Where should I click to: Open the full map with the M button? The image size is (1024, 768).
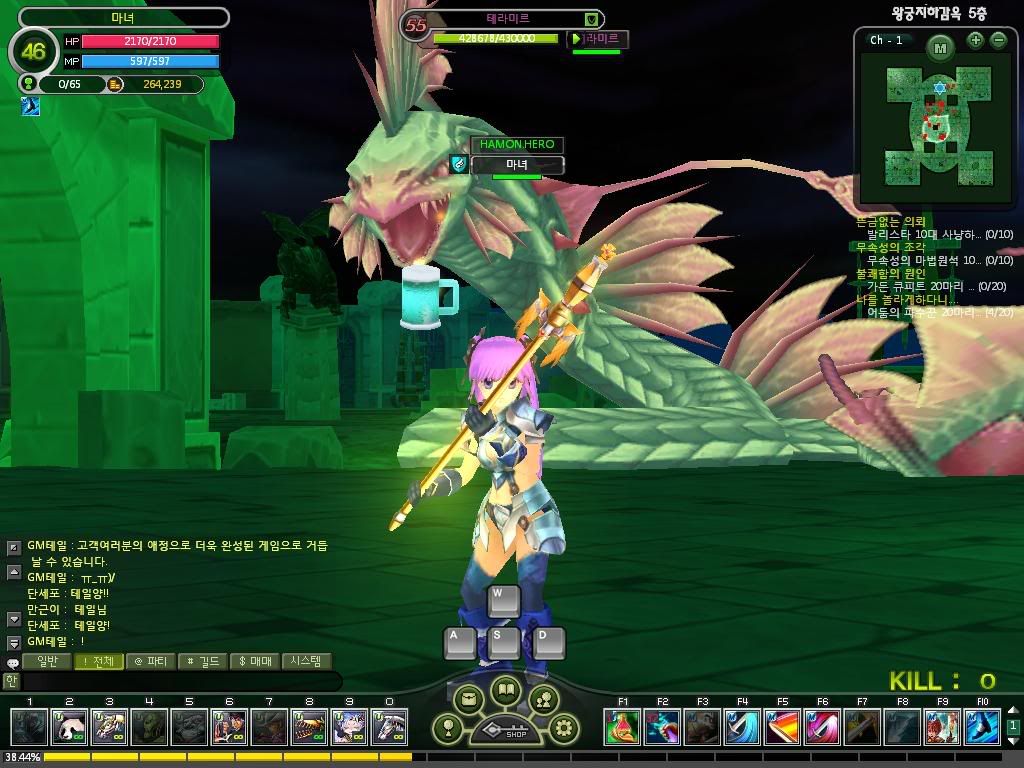click(x=940, y=47)
